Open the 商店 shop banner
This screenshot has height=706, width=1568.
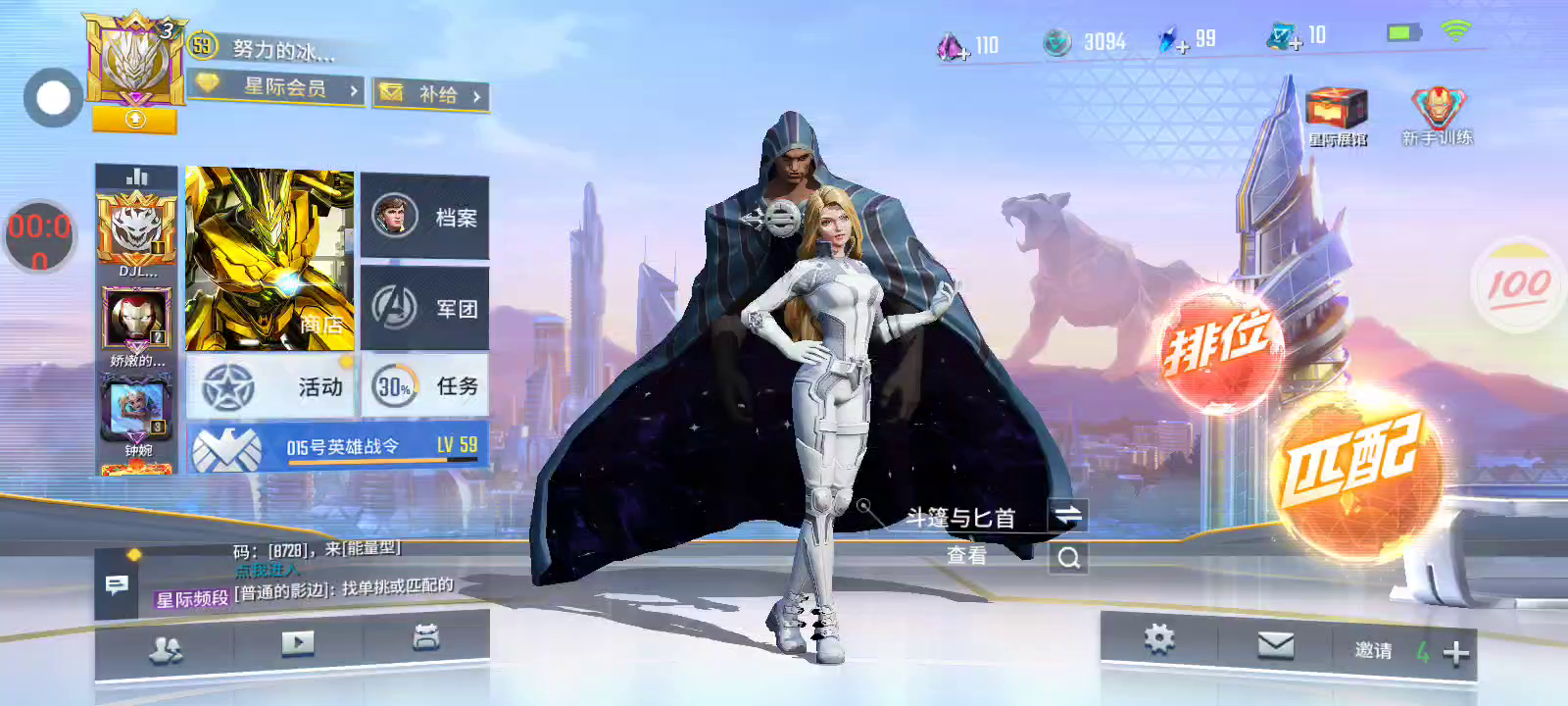[x=269, y=260]
